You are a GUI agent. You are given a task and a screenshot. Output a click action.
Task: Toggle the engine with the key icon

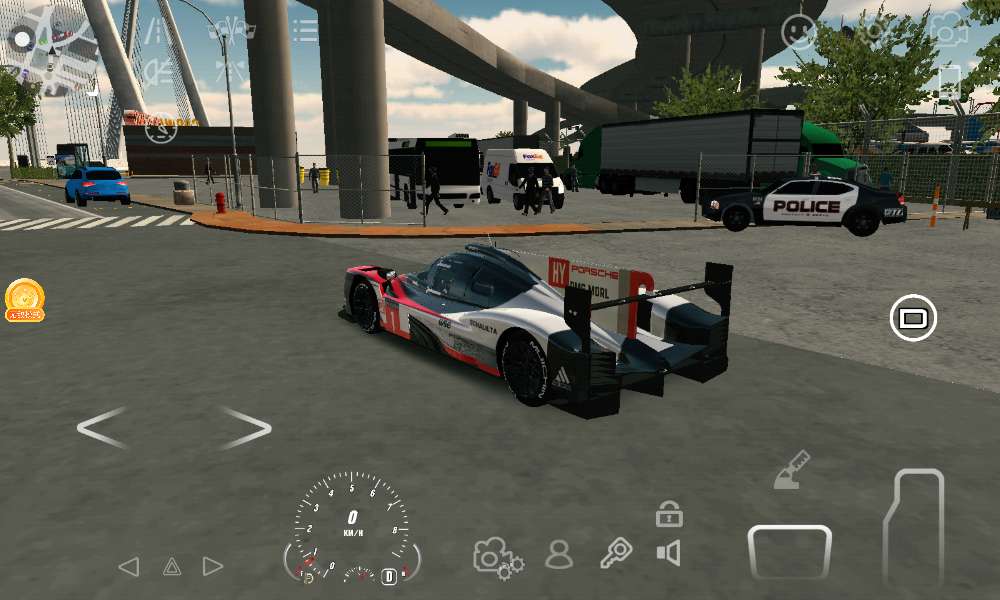(616, 553)
